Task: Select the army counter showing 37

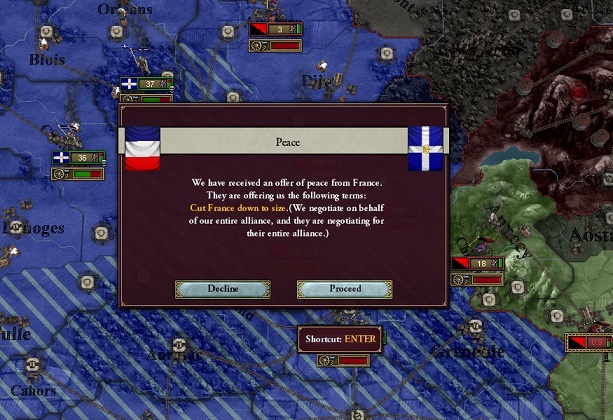Action: pos(146,84)
